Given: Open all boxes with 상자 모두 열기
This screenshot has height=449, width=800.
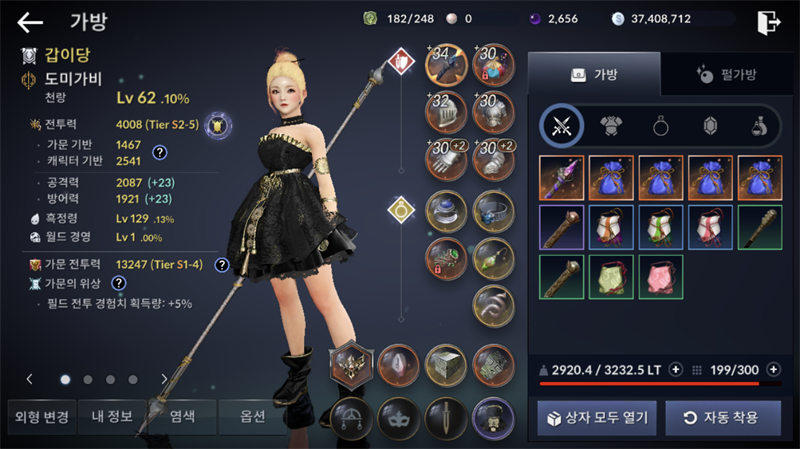Looking at the screenshot, I should (597, 417).
